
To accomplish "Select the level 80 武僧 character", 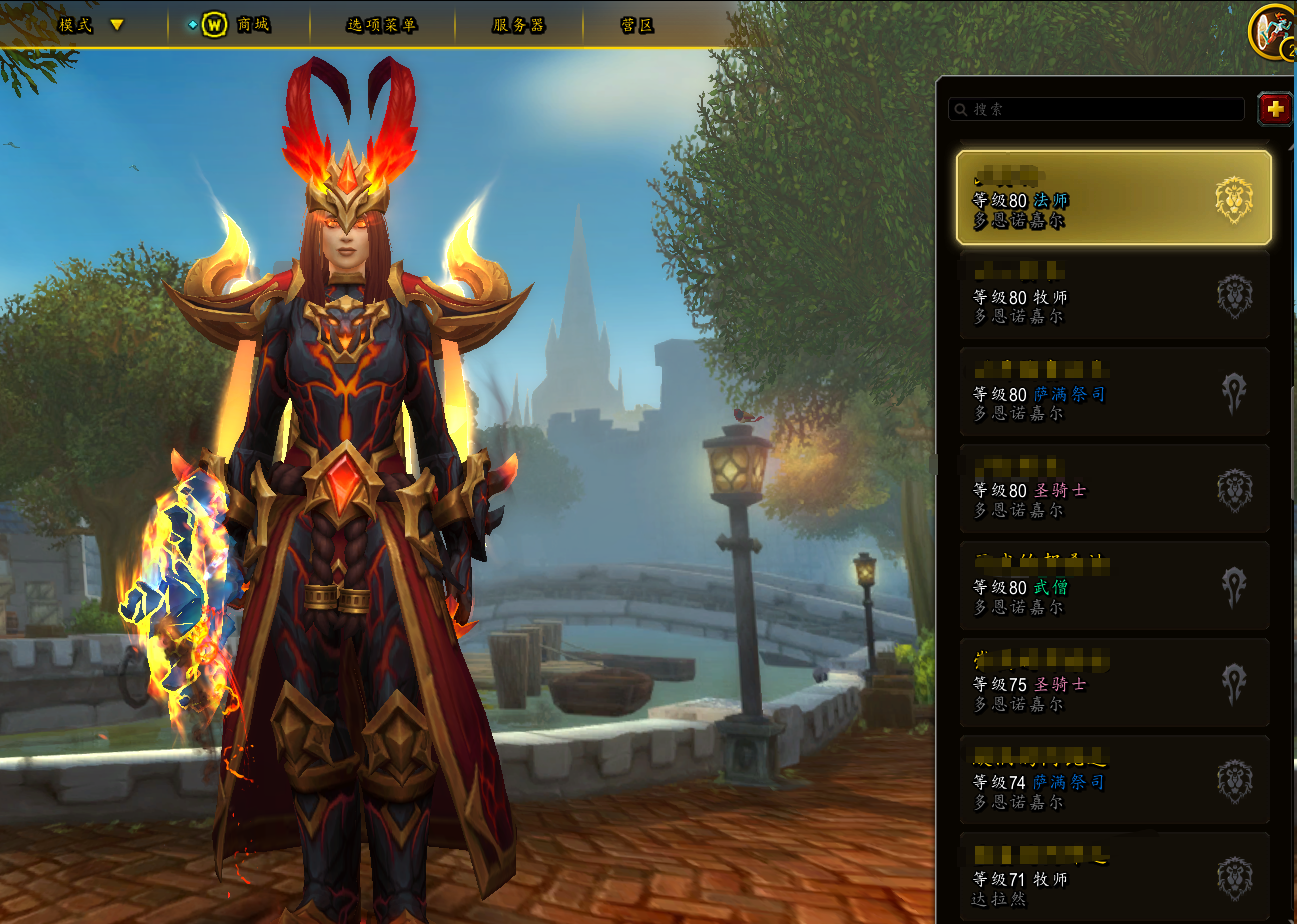I will click(x=1113, y=586).
